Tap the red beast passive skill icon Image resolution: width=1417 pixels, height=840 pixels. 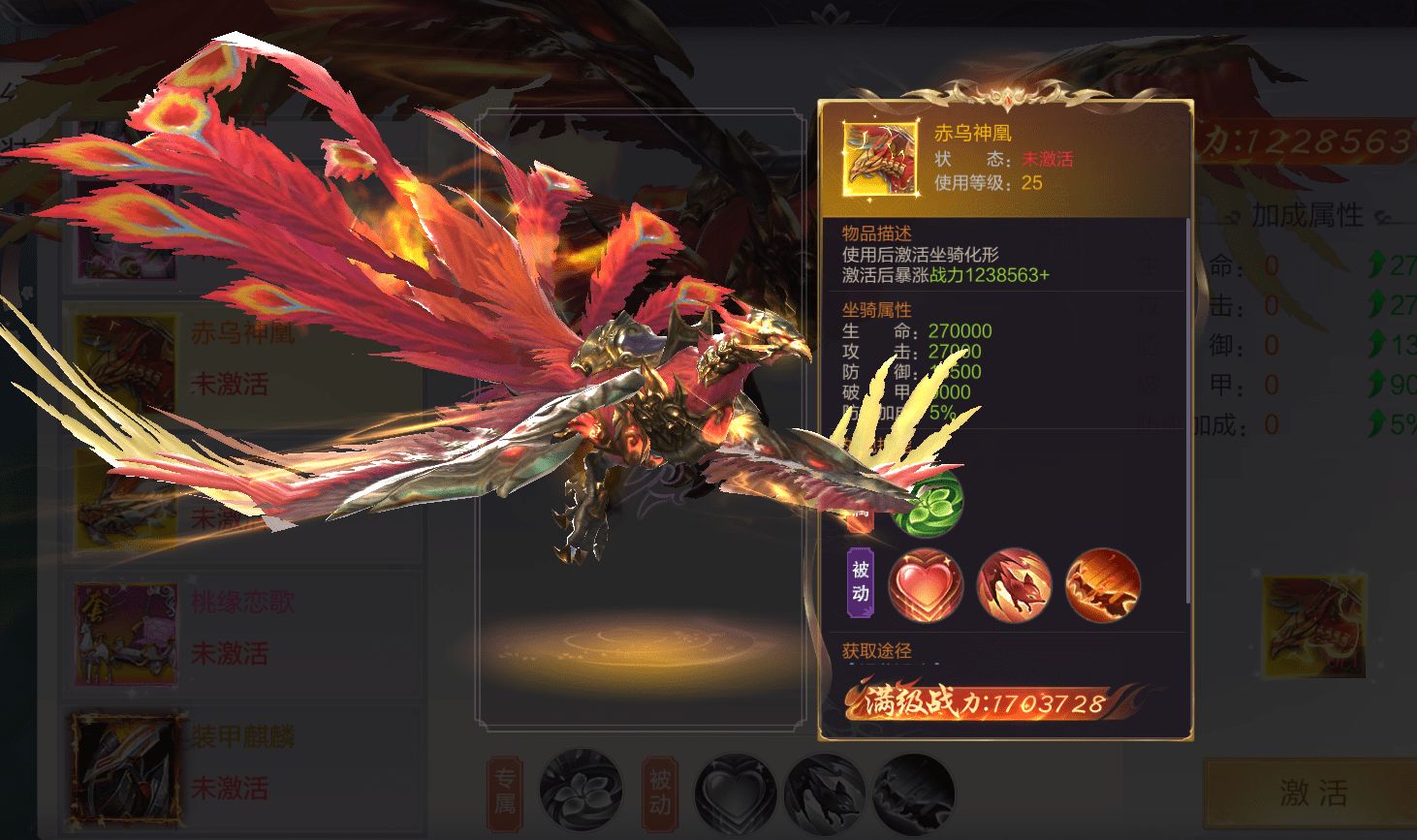pos(1014,585)
